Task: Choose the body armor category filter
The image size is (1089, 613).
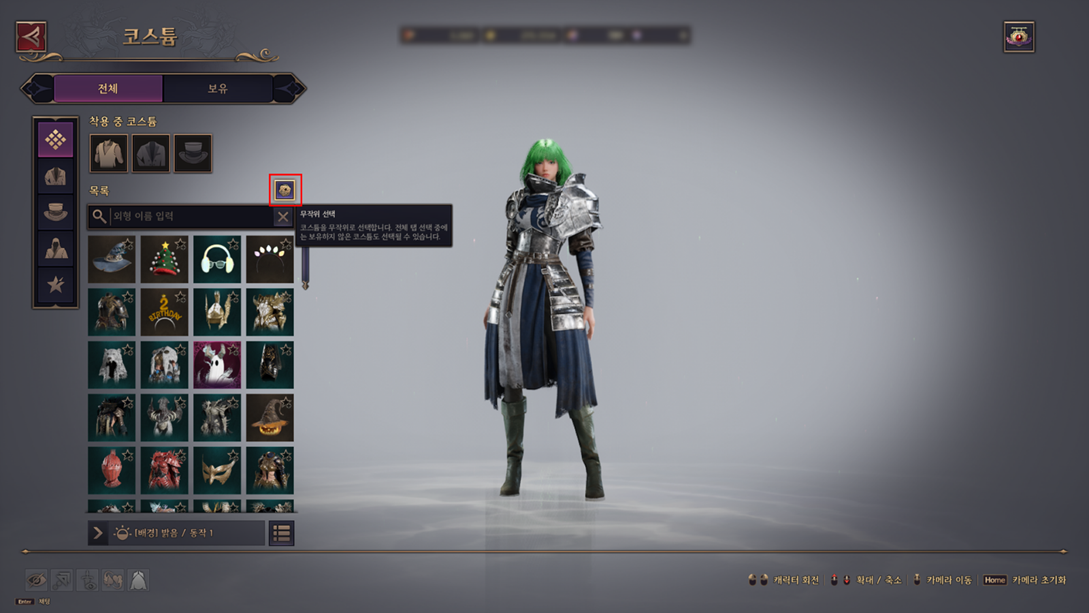Action: (55, 177)
